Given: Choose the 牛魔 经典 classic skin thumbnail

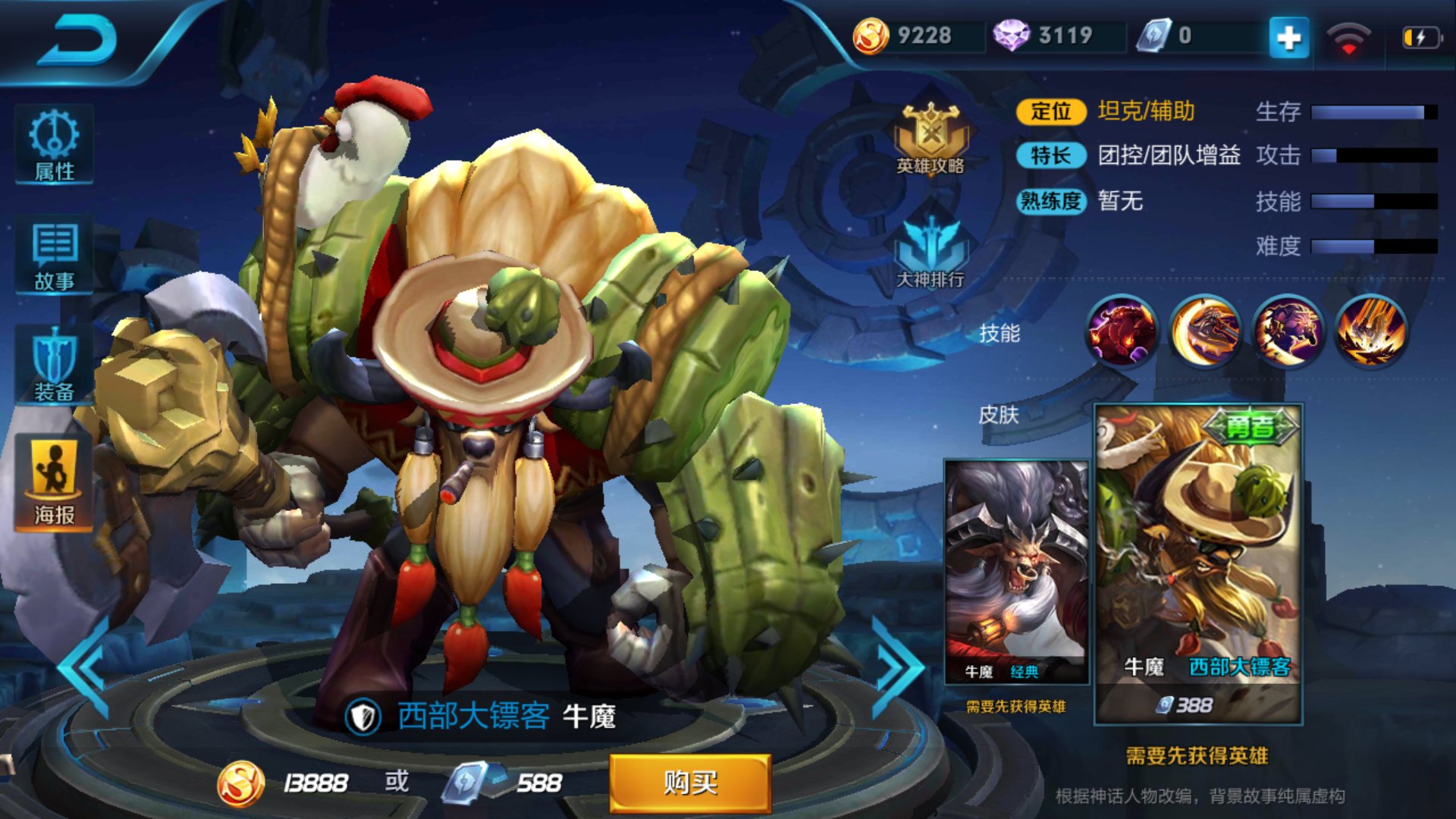Looking at the screenshot, I should 1016,573.
